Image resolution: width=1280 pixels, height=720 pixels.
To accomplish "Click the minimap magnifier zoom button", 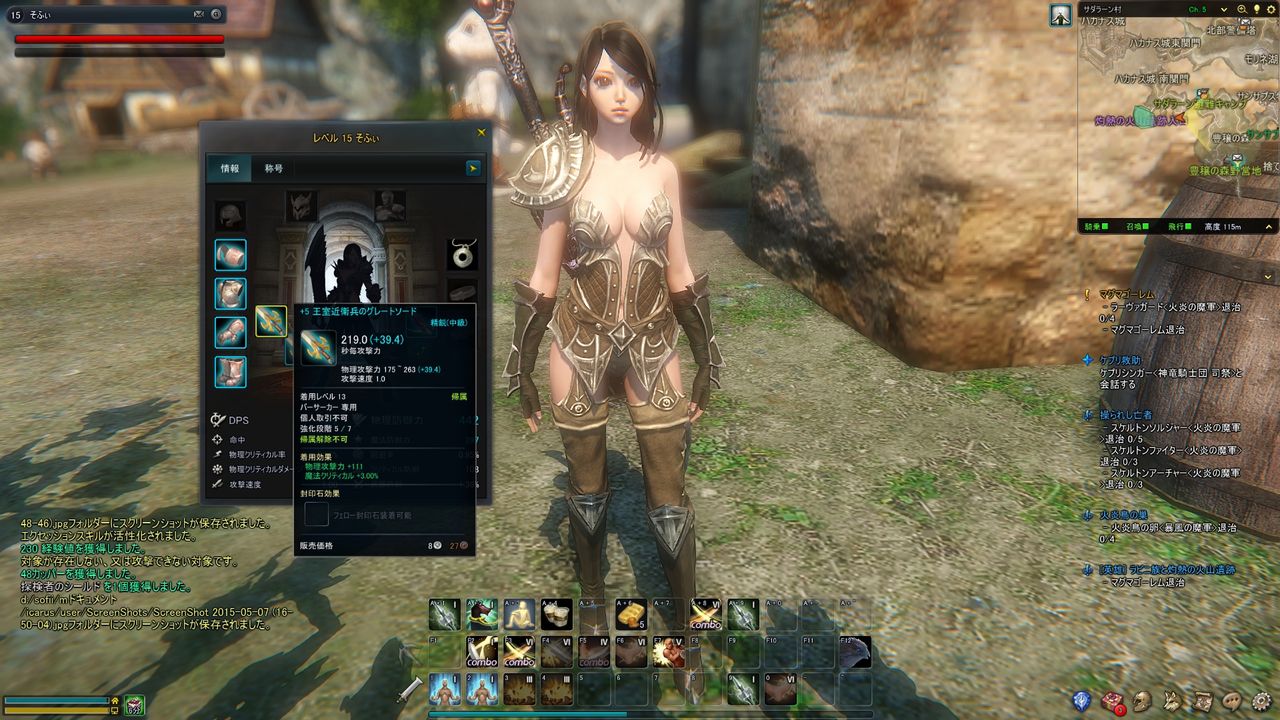I will pos(1242,9).
